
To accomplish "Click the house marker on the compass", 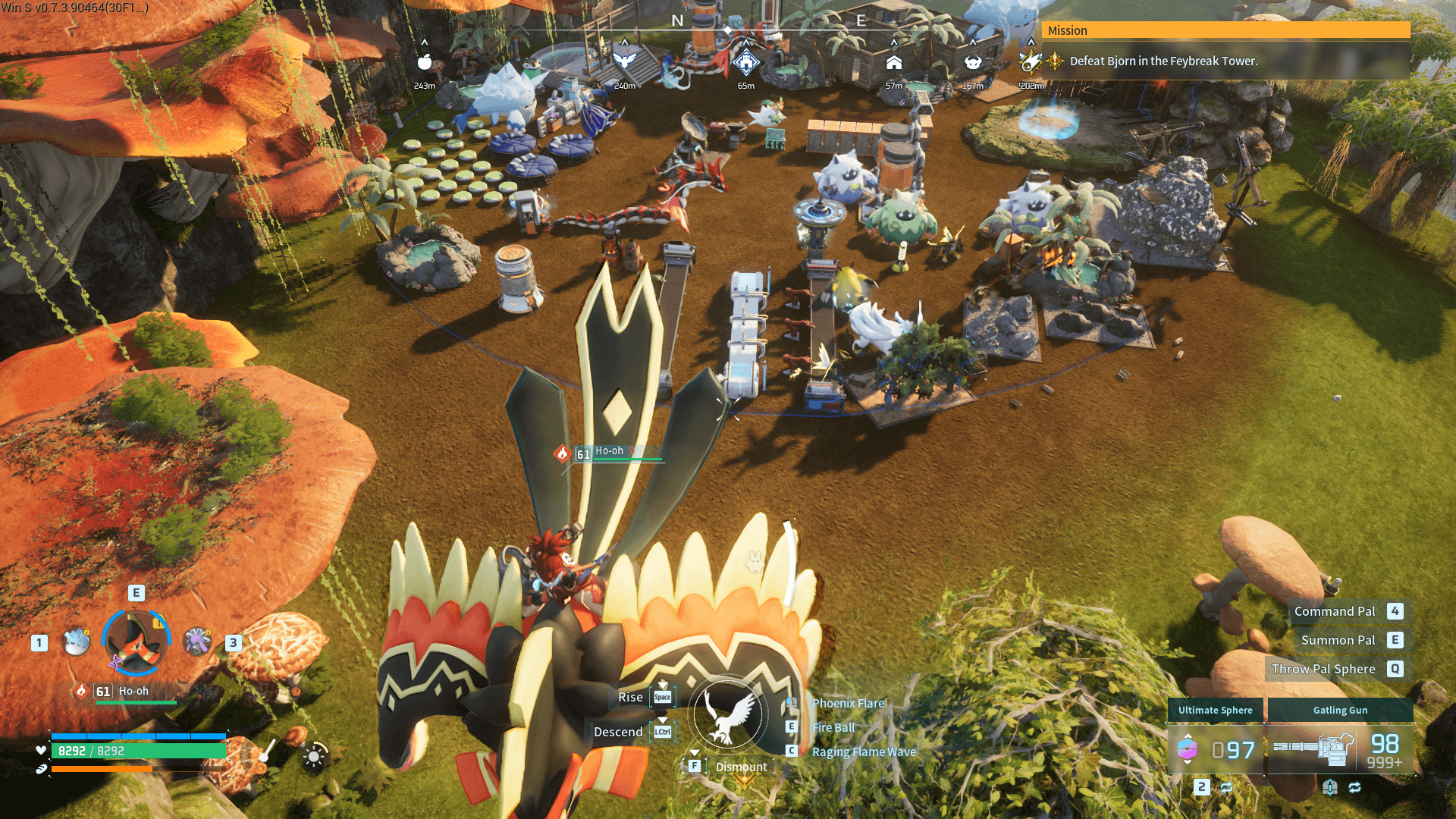I will [894, 62].
